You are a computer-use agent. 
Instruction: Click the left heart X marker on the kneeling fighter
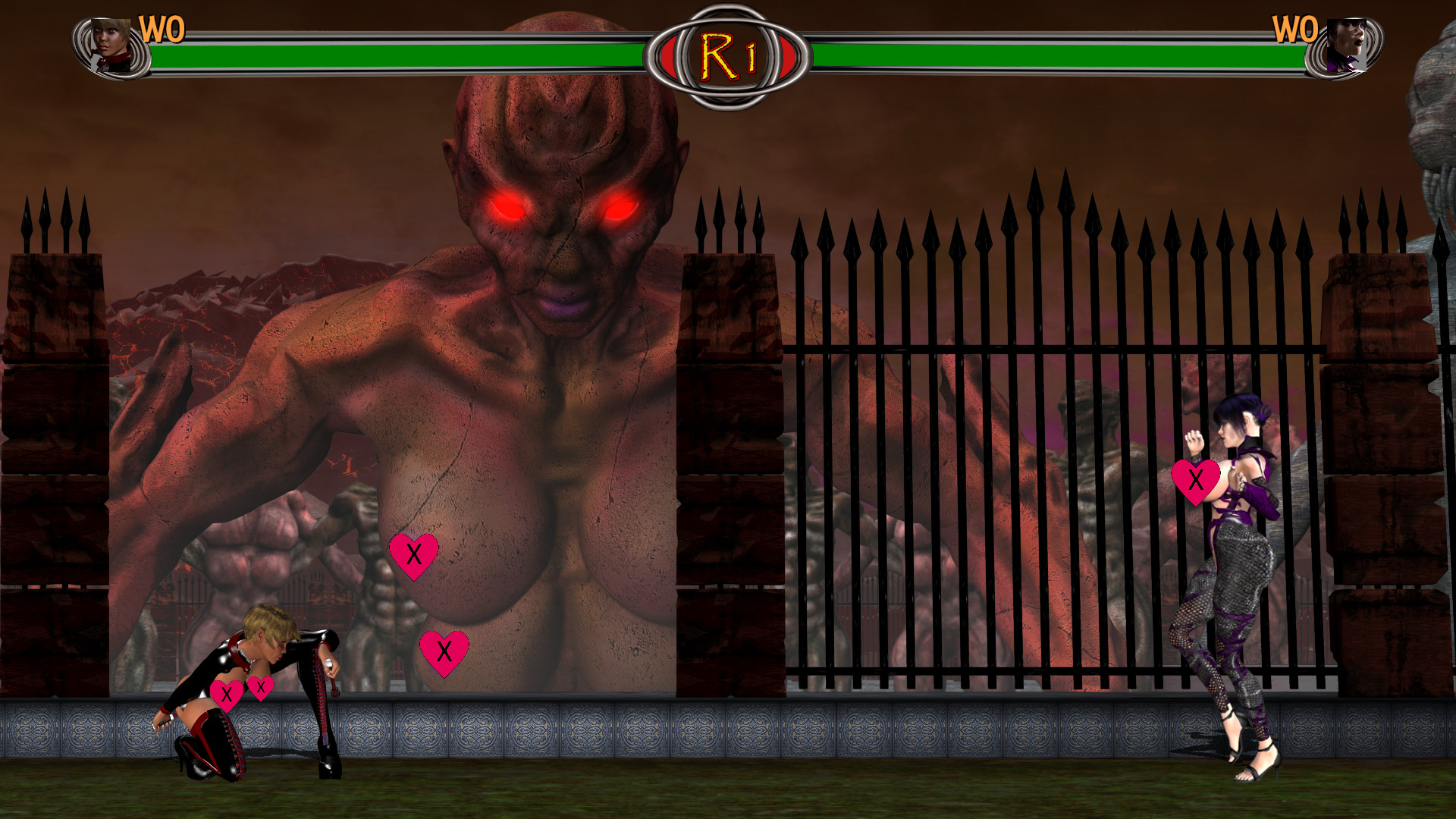click(227, 692)
